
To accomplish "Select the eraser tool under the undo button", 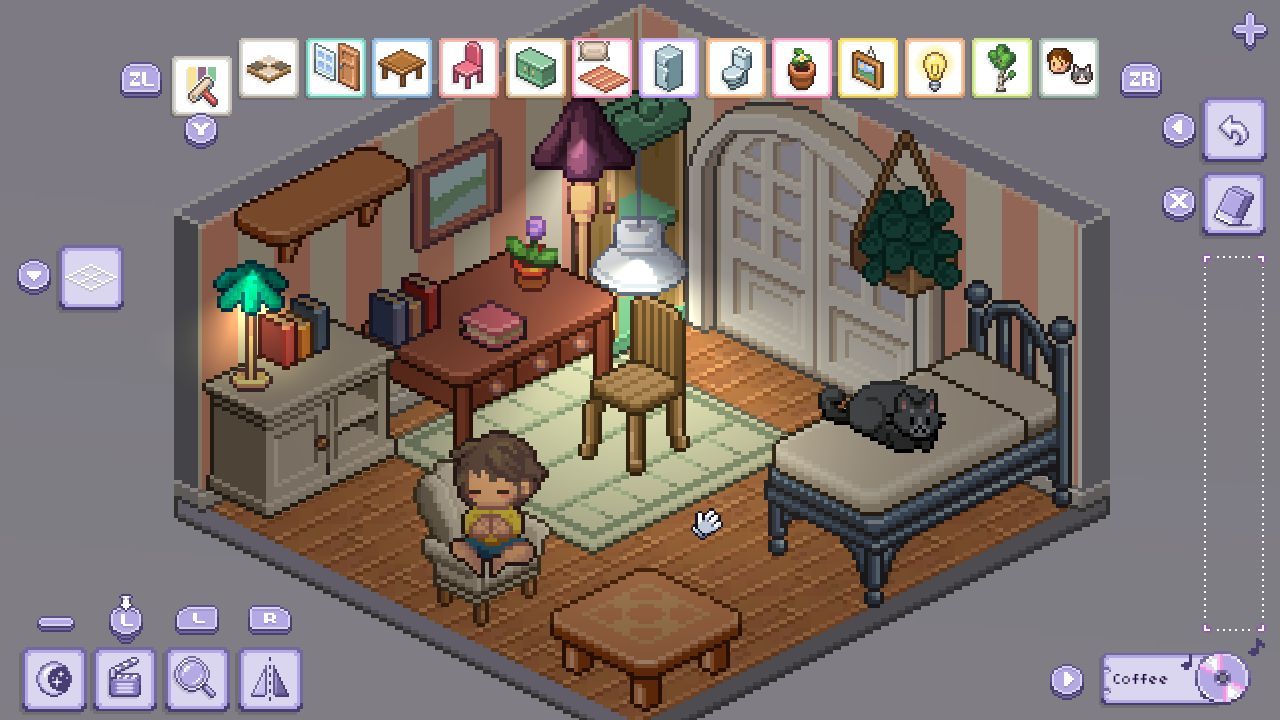I will (x=1235, y=202).
